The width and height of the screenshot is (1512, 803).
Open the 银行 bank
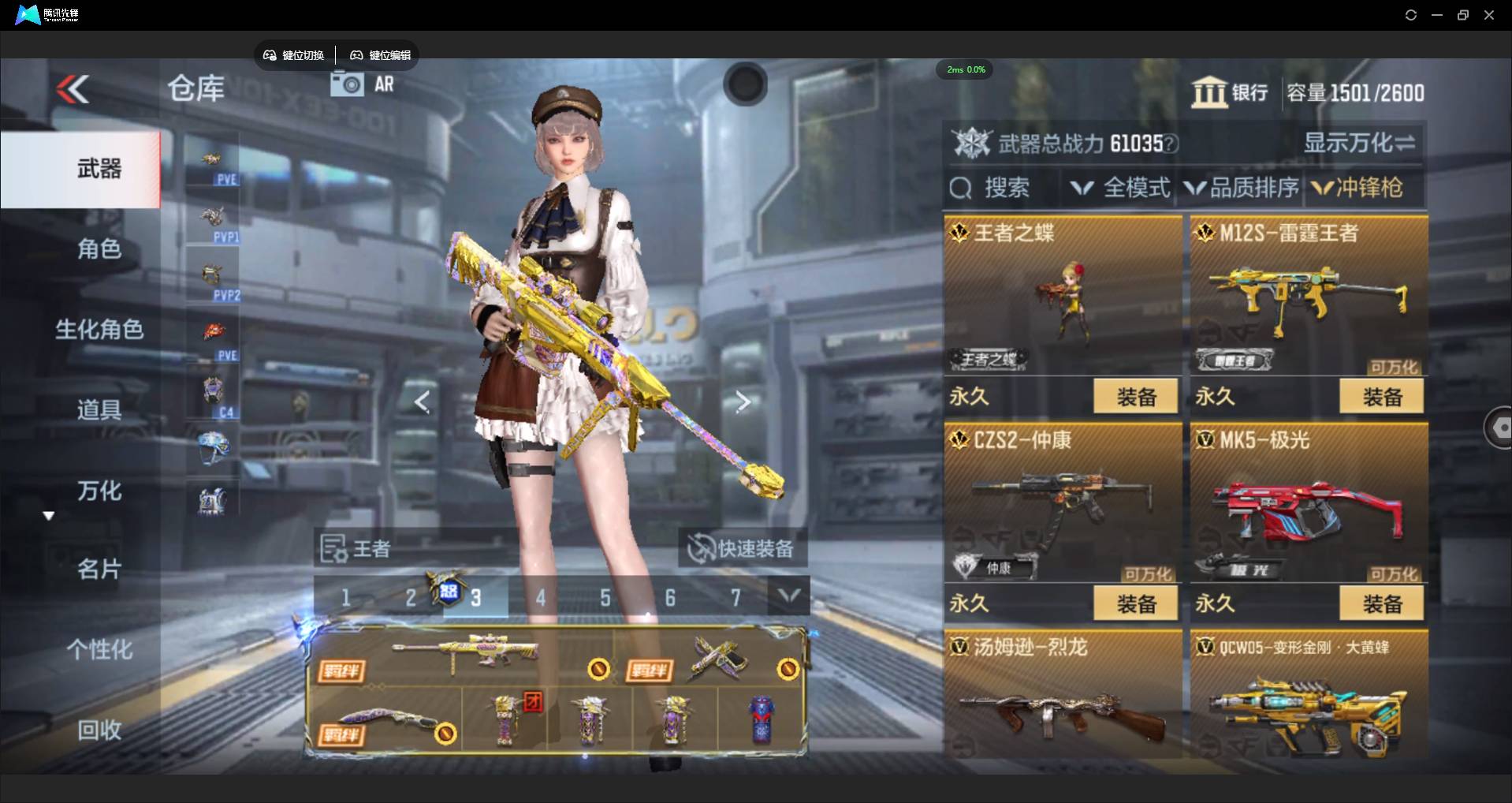(1230, 93)
